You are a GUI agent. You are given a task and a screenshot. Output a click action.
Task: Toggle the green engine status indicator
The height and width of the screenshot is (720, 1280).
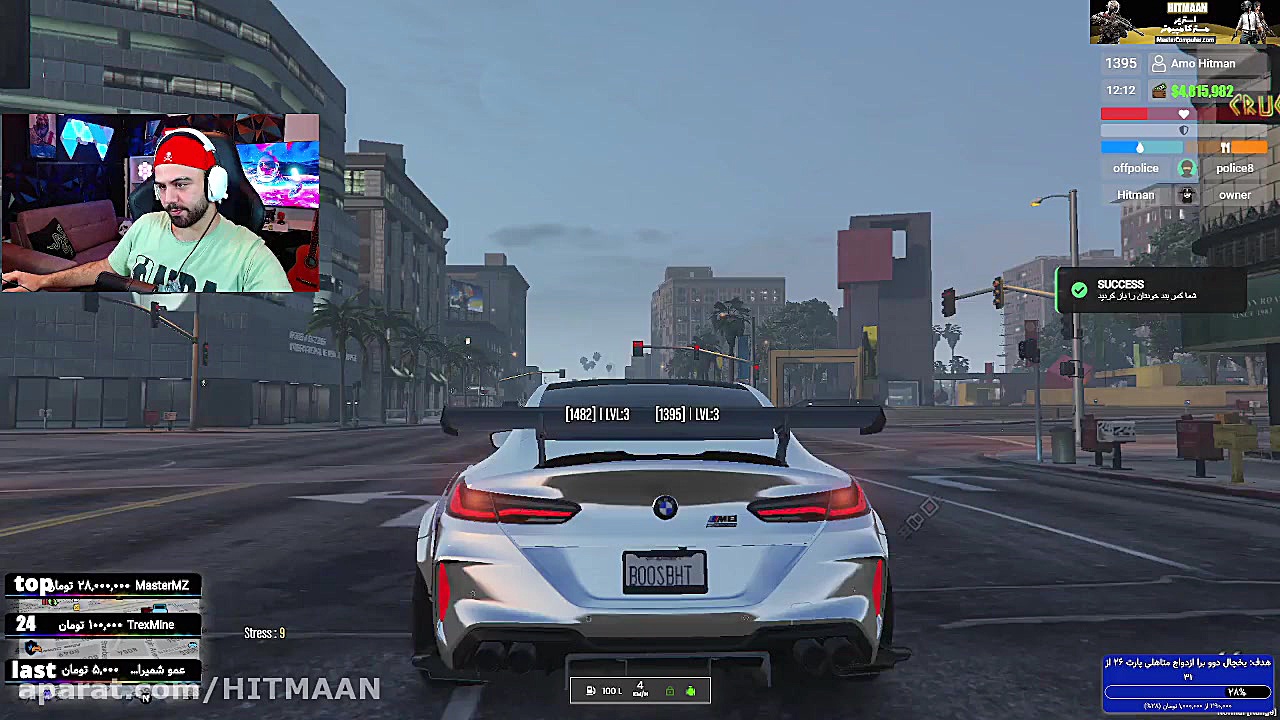[x=691, y=691]
